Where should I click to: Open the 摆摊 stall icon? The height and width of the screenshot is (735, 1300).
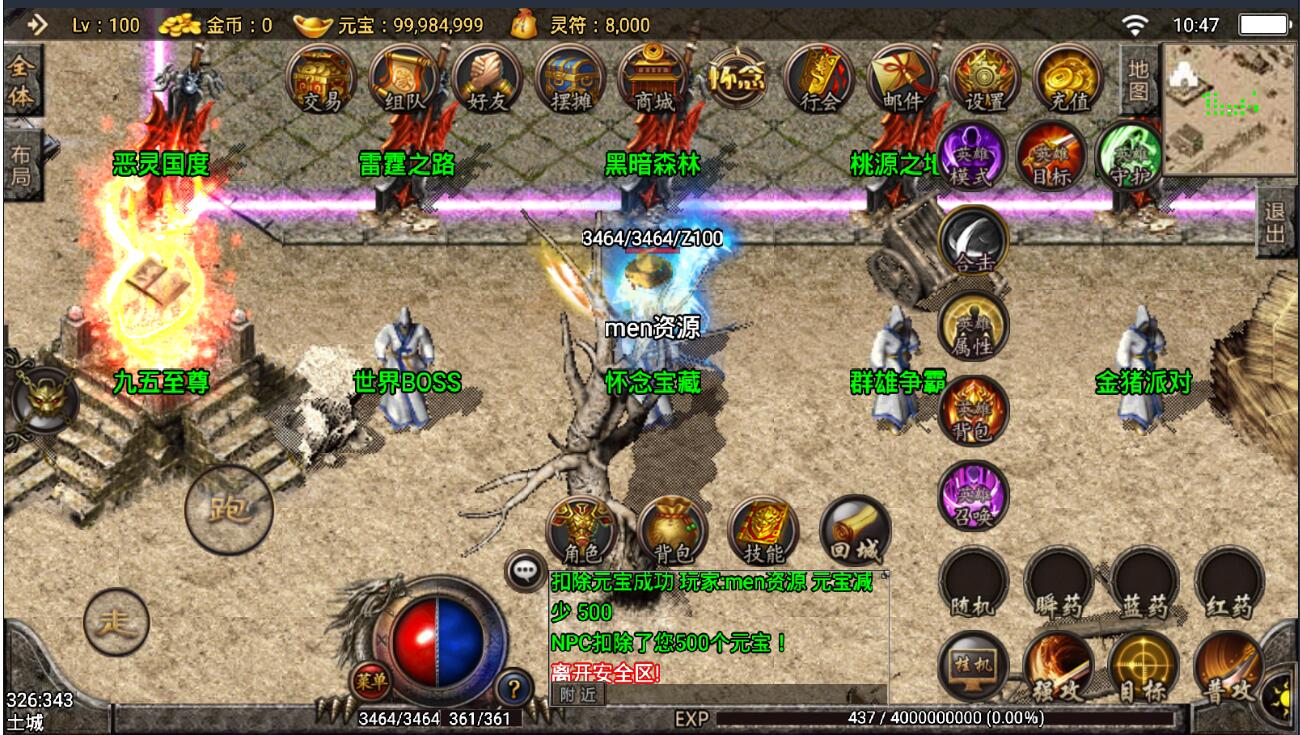(570, 79)
